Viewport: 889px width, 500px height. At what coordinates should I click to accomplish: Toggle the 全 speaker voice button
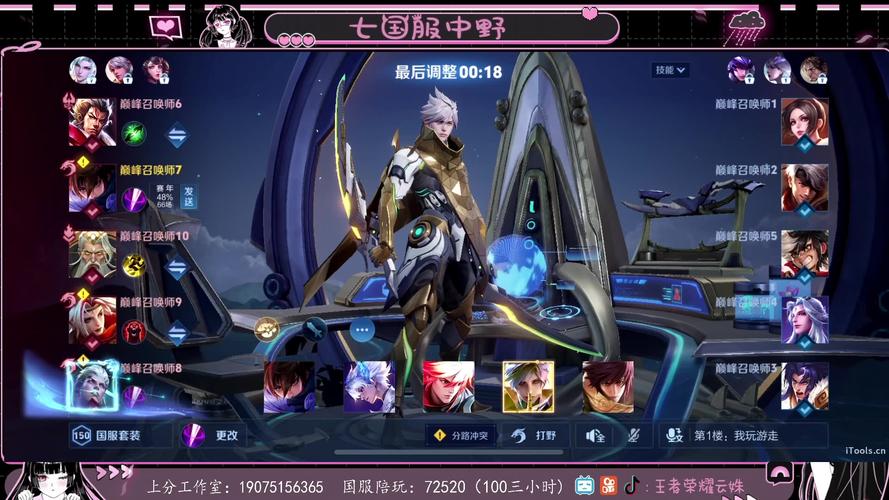(x=596, y=435)
